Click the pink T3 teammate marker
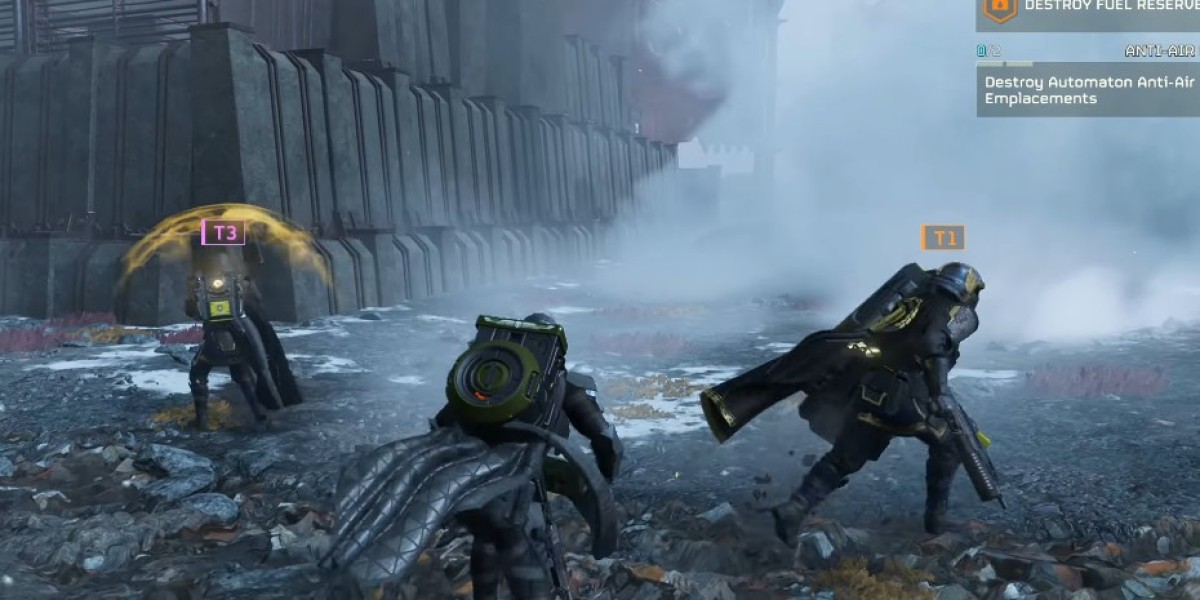The height and width of the screenshot is (600, 1200). tap(223, 233)
